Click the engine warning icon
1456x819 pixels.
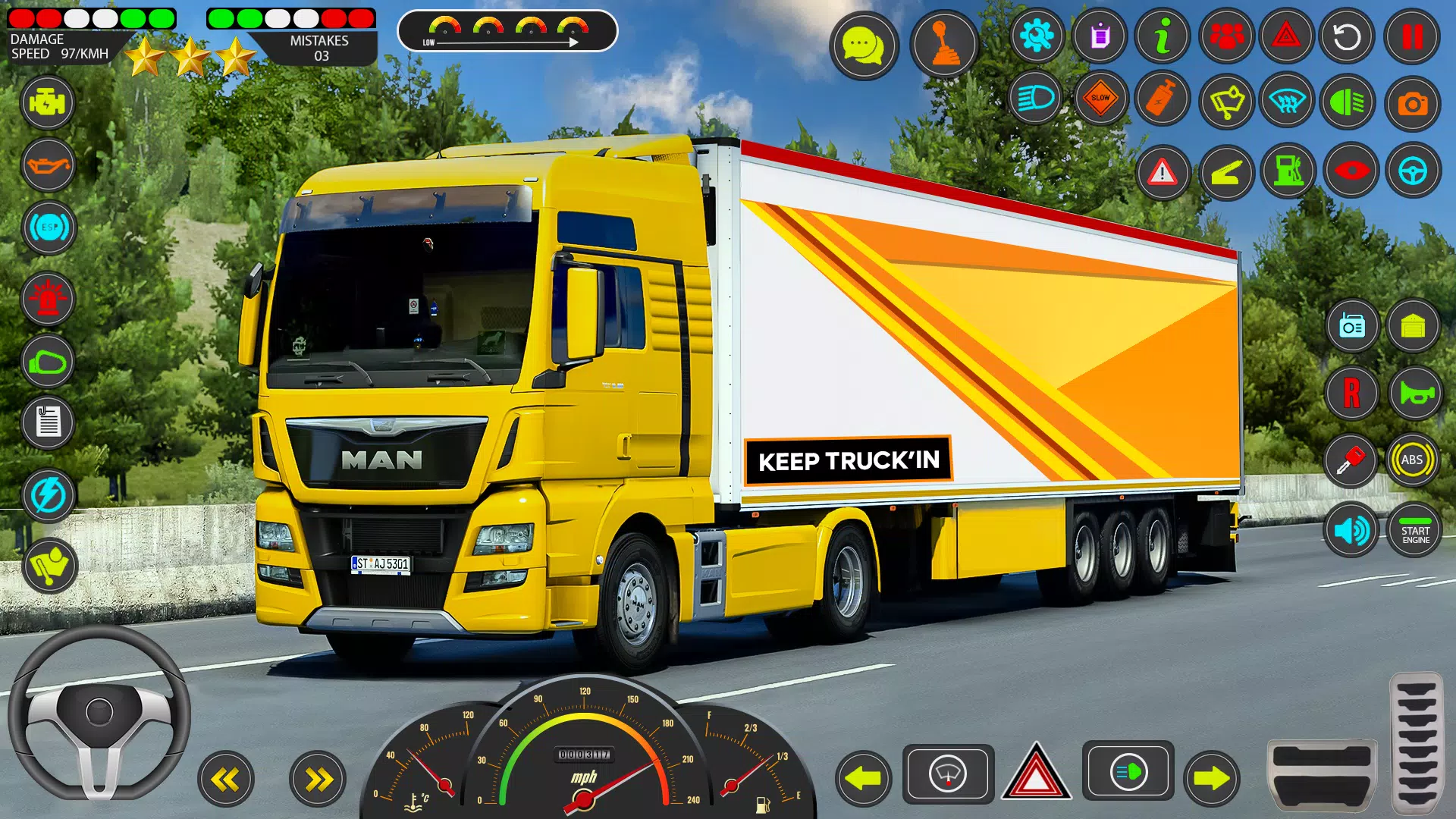pos(48,102)
